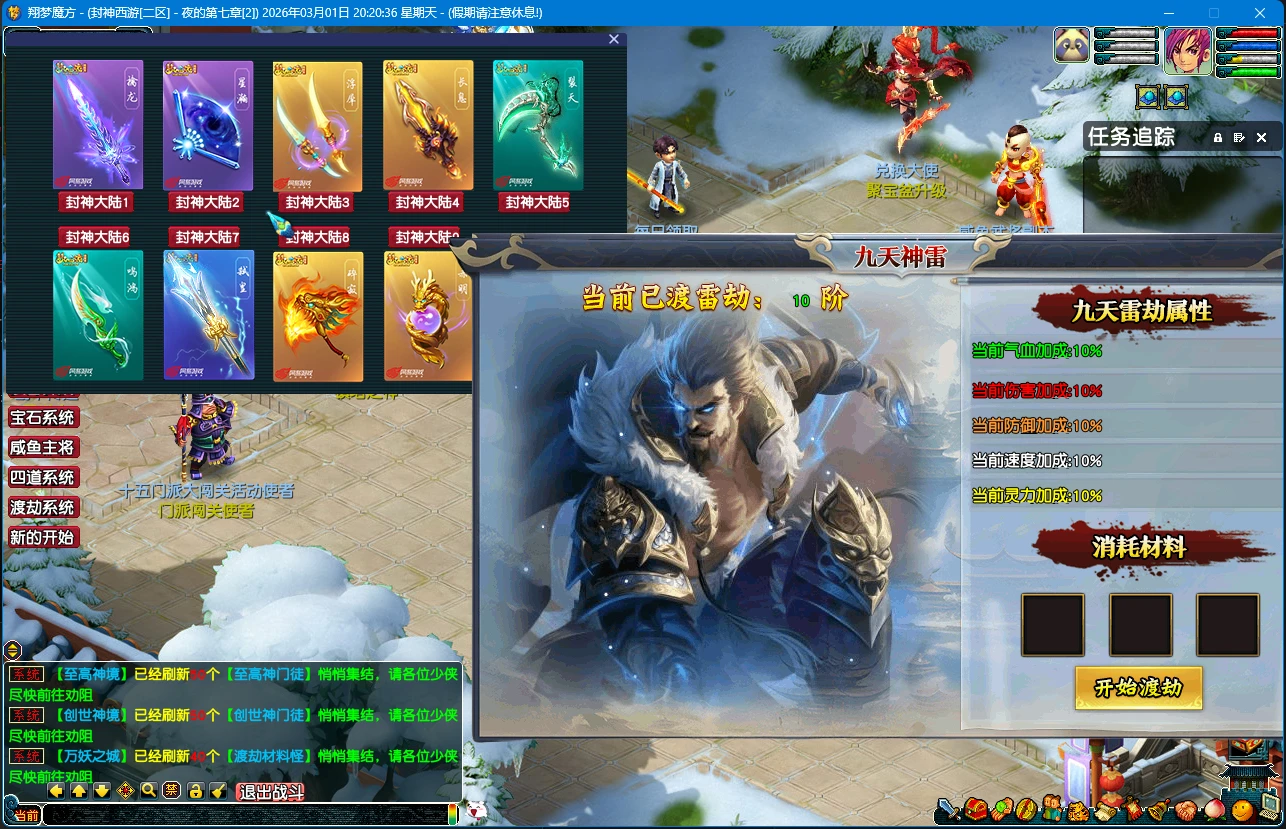Open the treasure chest icon in bottom toolbar
Viewport: 1286px width, 829px height.
point(975,809)
